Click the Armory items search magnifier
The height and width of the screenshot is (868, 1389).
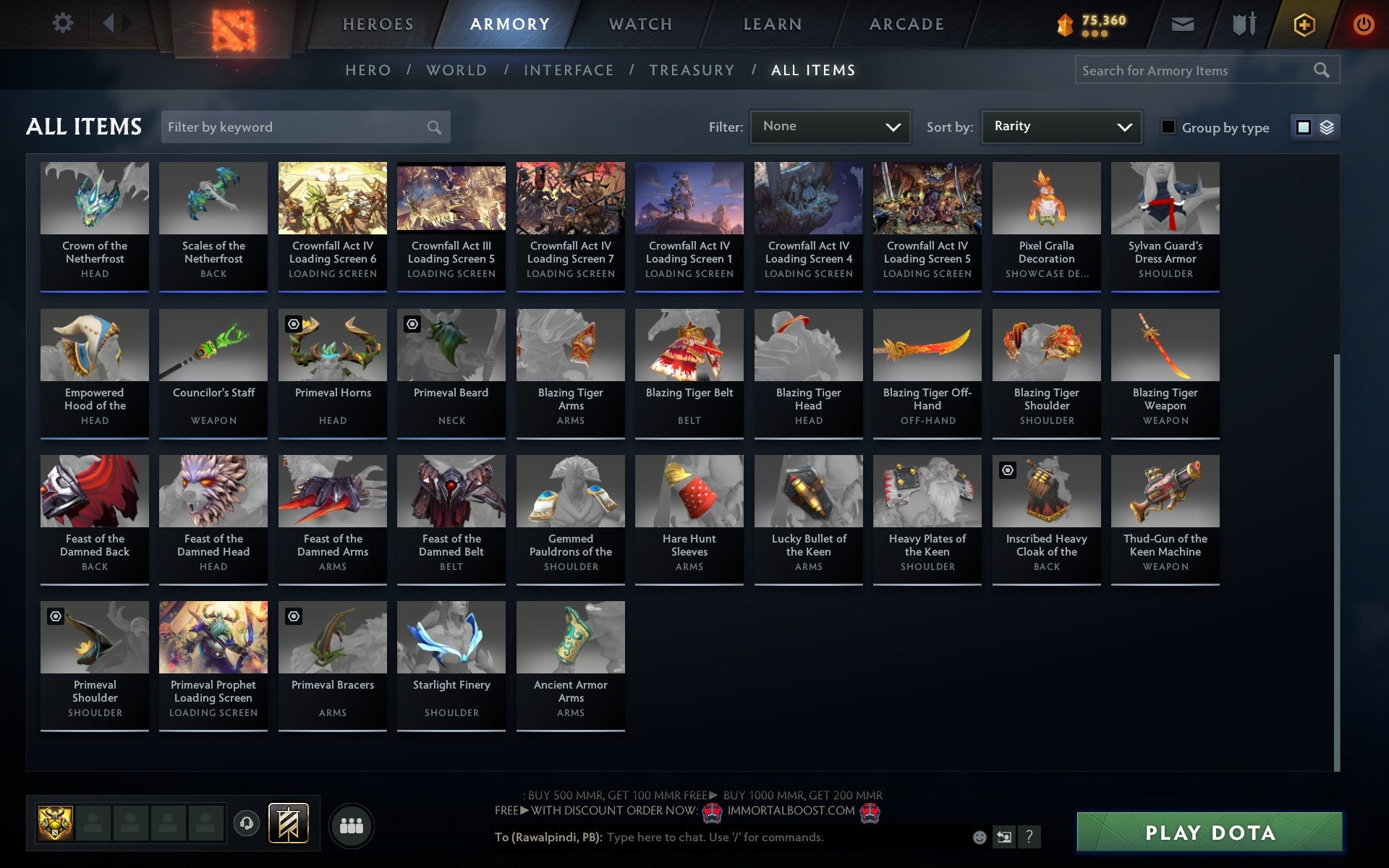(1322, 70)
